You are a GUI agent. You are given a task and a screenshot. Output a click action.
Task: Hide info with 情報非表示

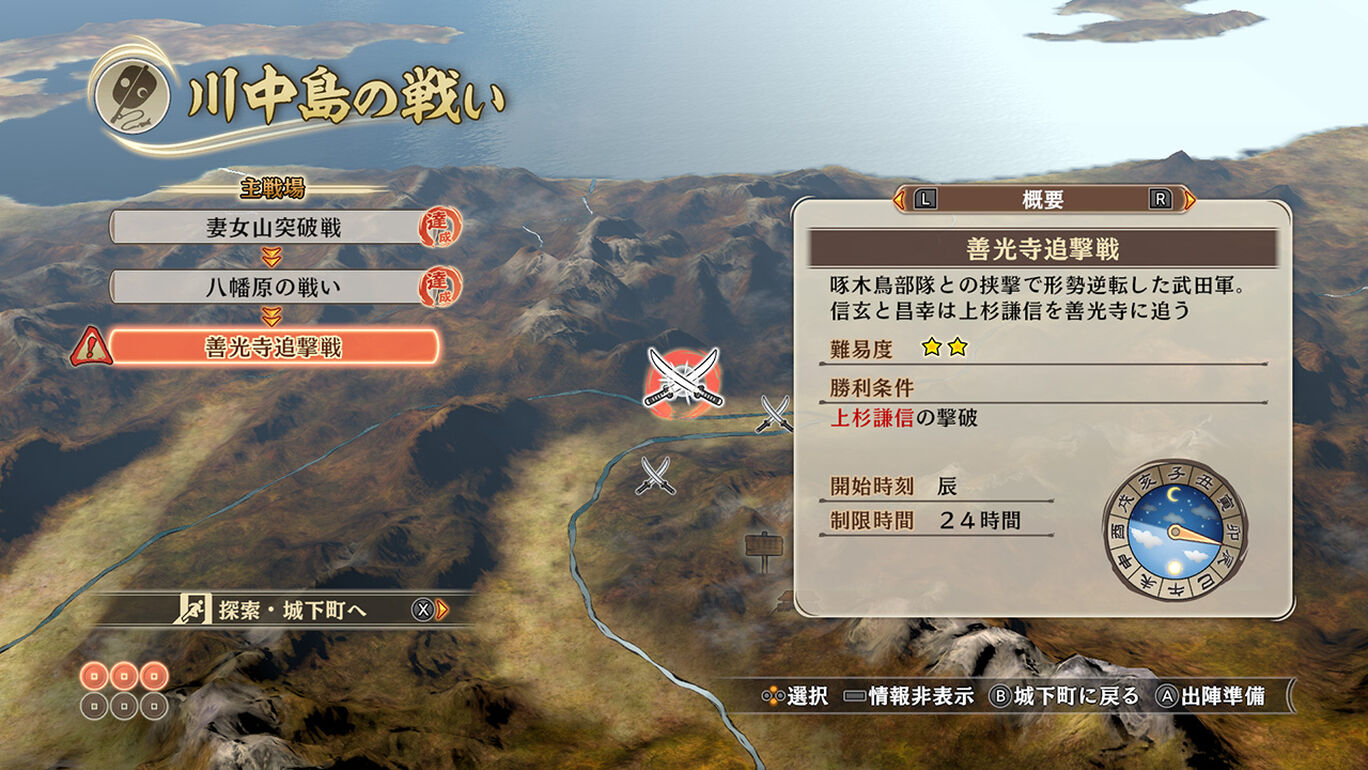908,696
